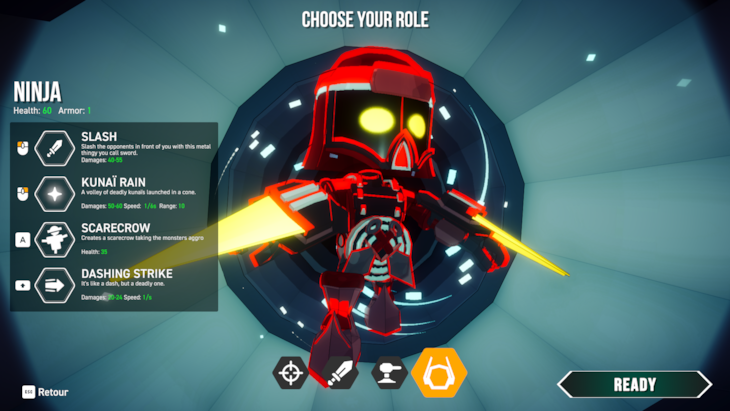This screenshot has height=411, width=730.
Task: Confirm selection with the READY button
Action: coord(634,384)
